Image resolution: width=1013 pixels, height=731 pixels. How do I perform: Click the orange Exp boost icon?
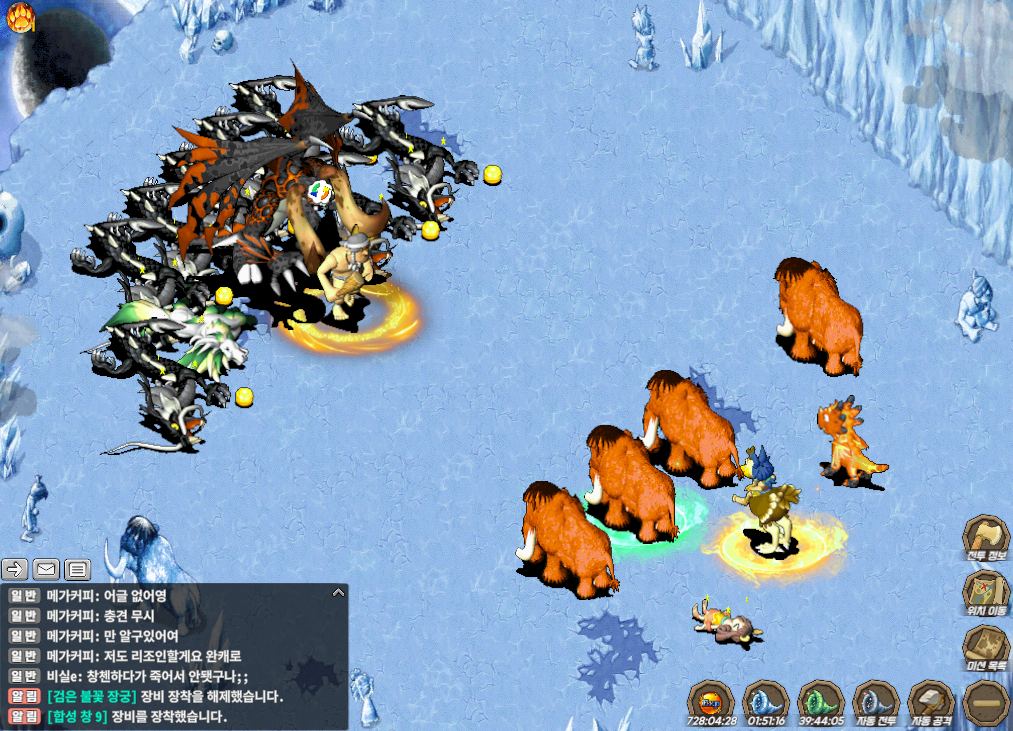tap(712, 700)
